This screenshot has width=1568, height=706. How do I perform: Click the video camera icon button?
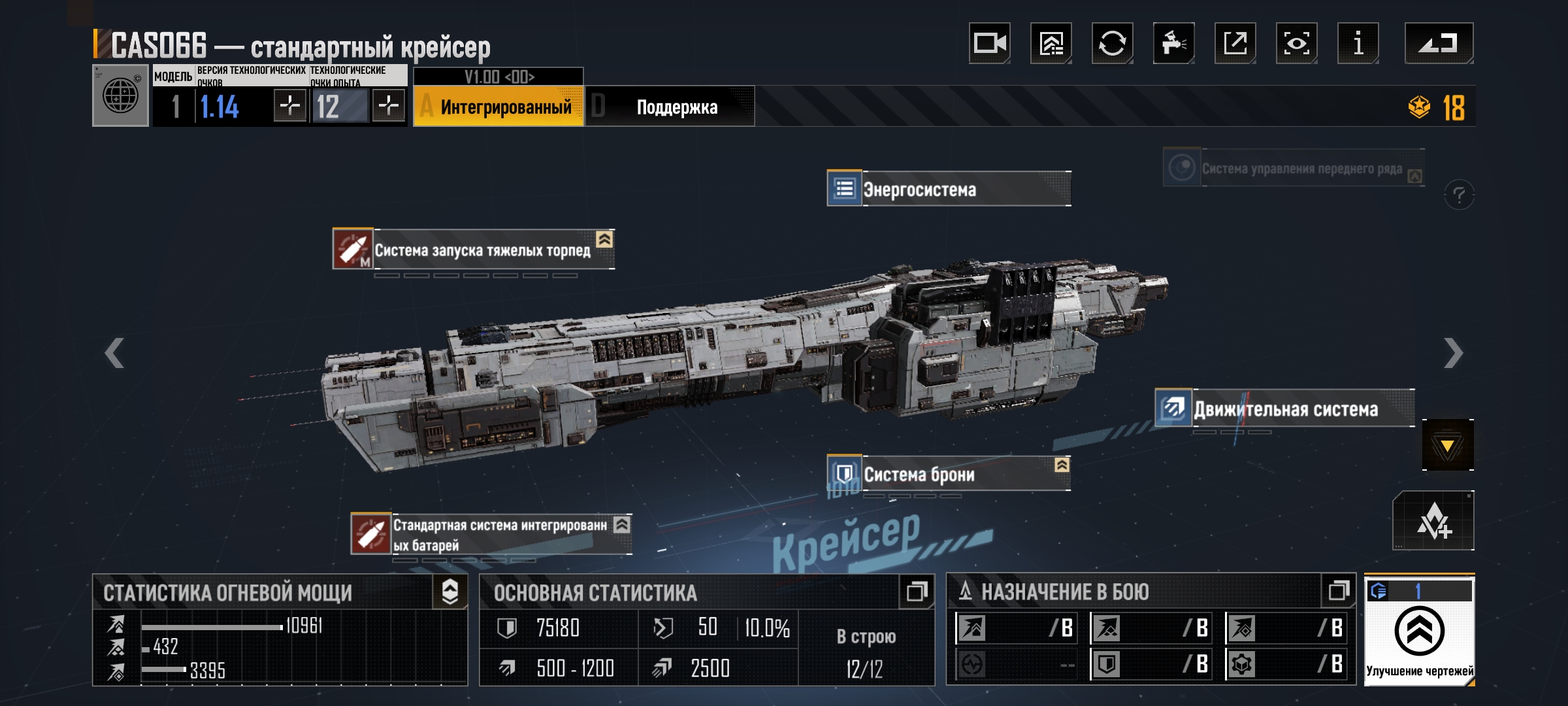coord(989,44)
